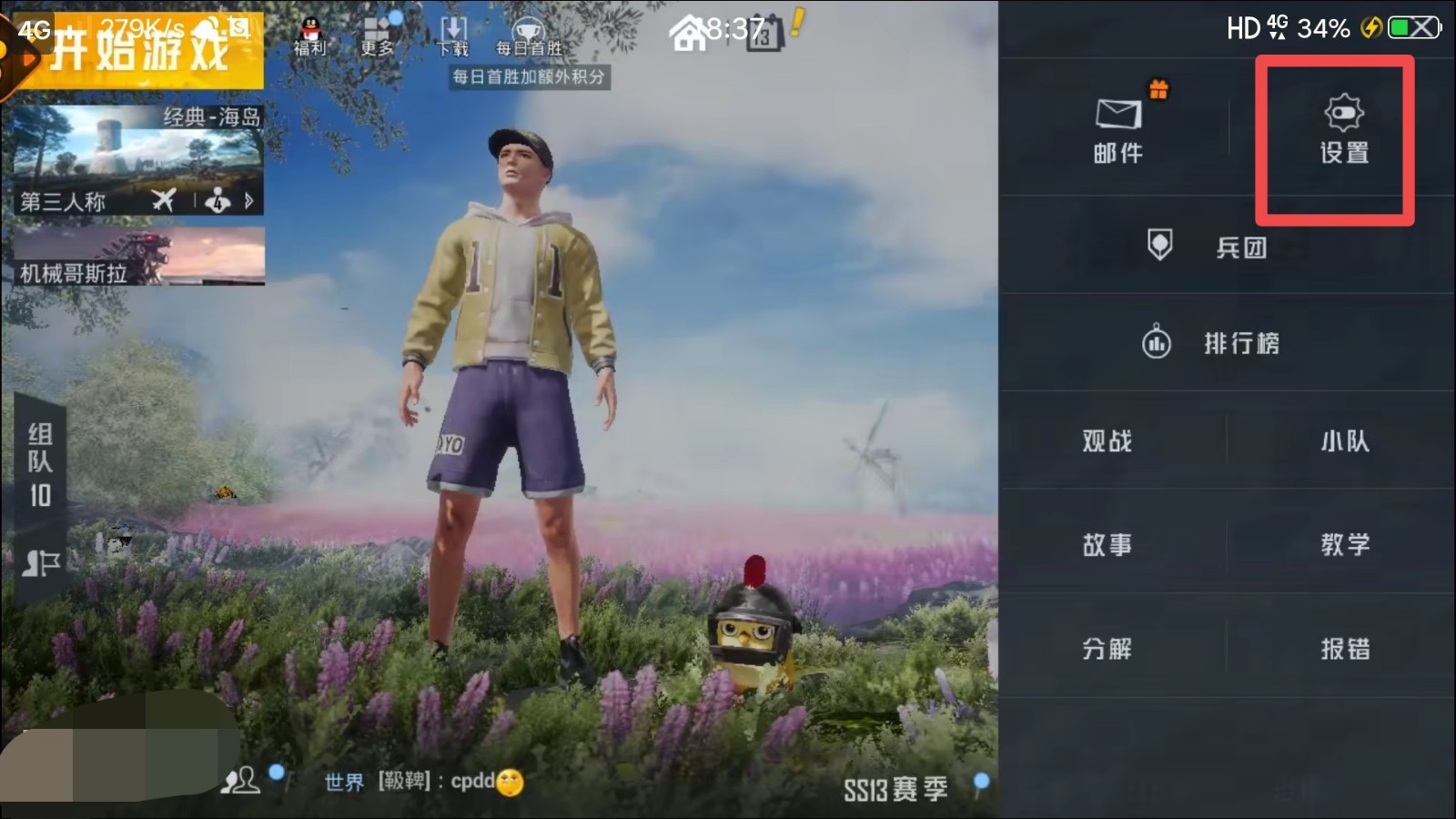Open the 排行榜 leaderboard icon
This screenshot has width=1456, height=819.
point(1156,343)
